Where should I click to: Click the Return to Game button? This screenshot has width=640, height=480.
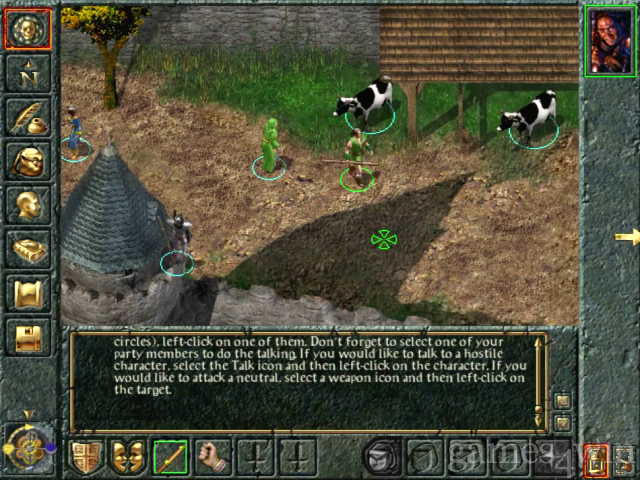point(27,30)
